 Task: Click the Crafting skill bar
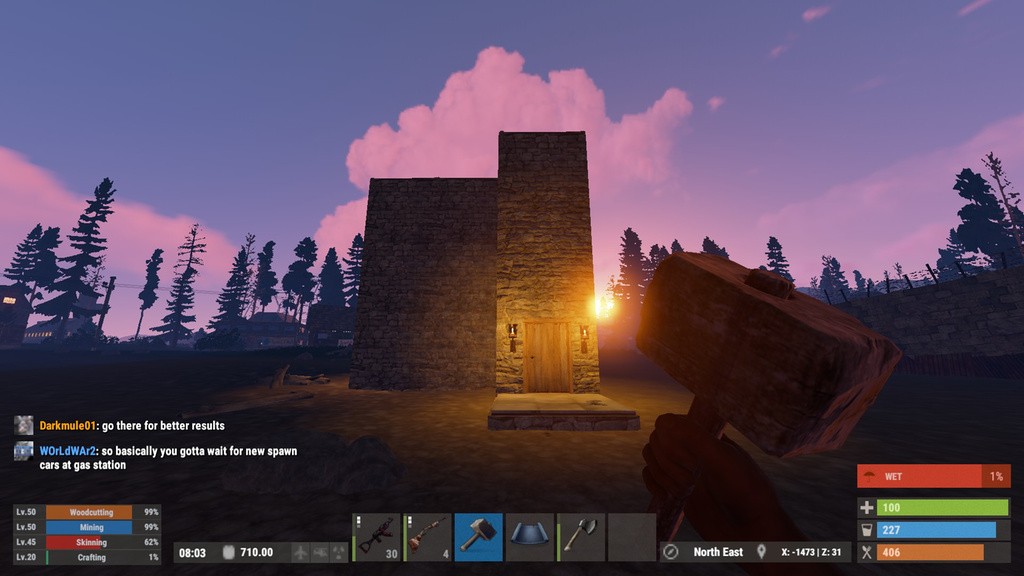91,557
